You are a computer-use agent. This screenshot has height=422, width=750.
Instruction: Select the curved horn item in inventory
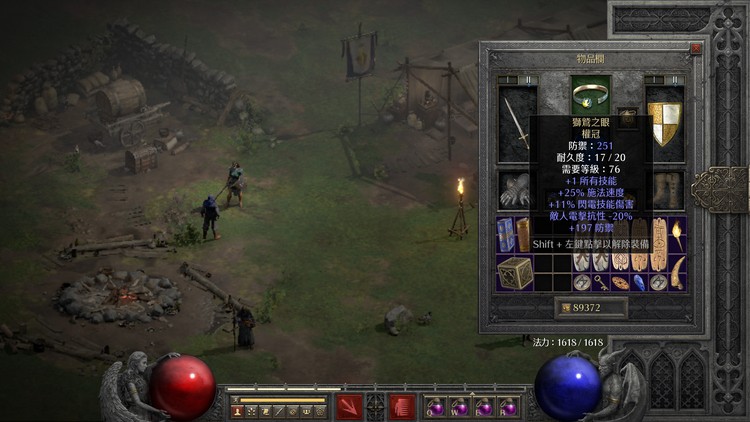(x=677, y=272)
